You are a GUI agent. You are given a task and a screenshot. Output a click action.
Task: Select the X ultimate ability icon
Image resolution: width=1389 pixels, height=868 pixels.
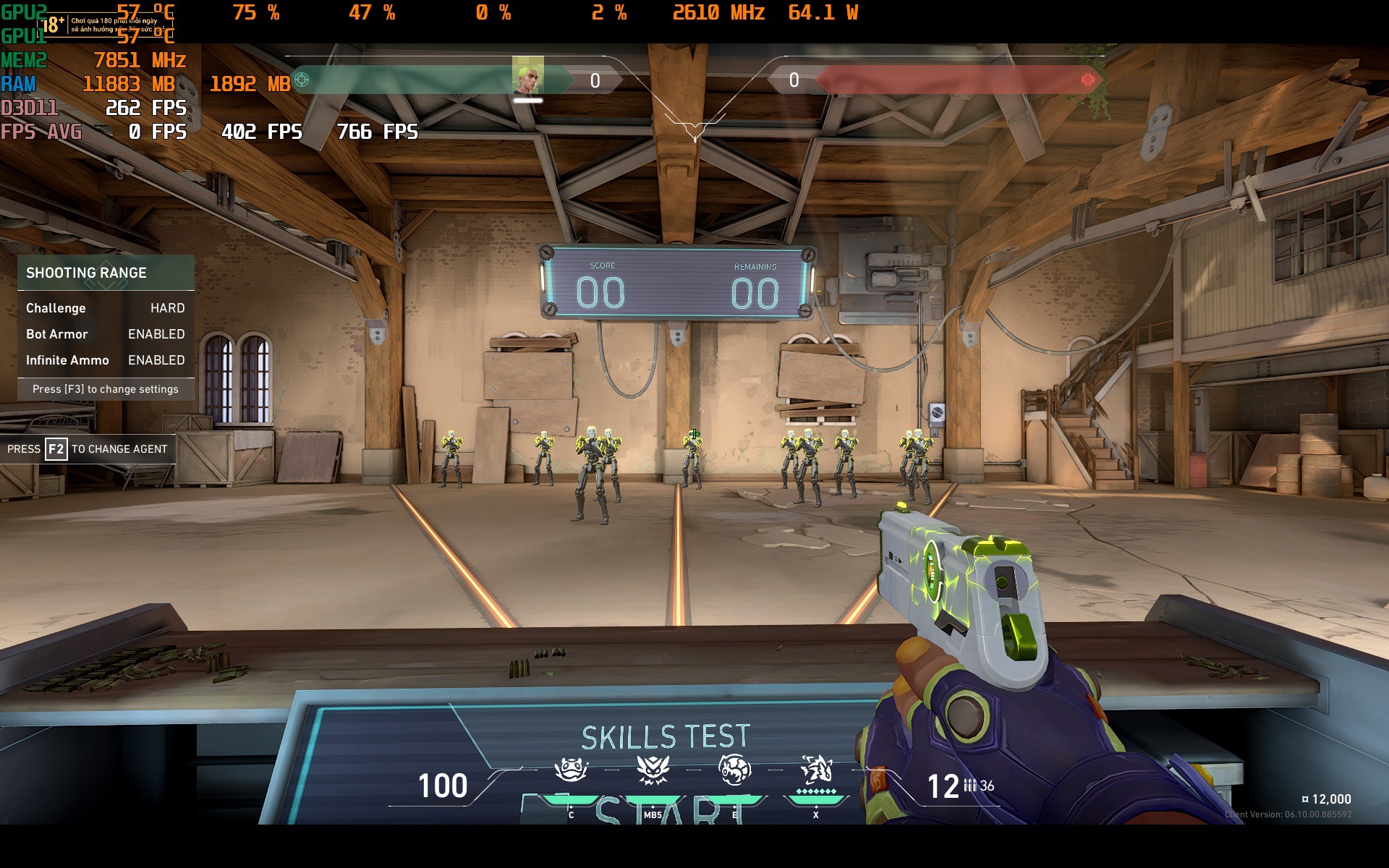[816, 769]
